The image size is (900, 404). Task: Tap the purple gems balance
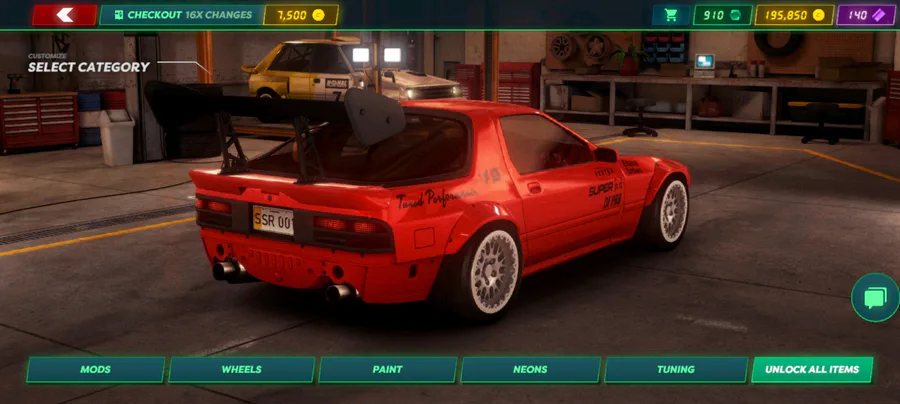coord(867,15)
